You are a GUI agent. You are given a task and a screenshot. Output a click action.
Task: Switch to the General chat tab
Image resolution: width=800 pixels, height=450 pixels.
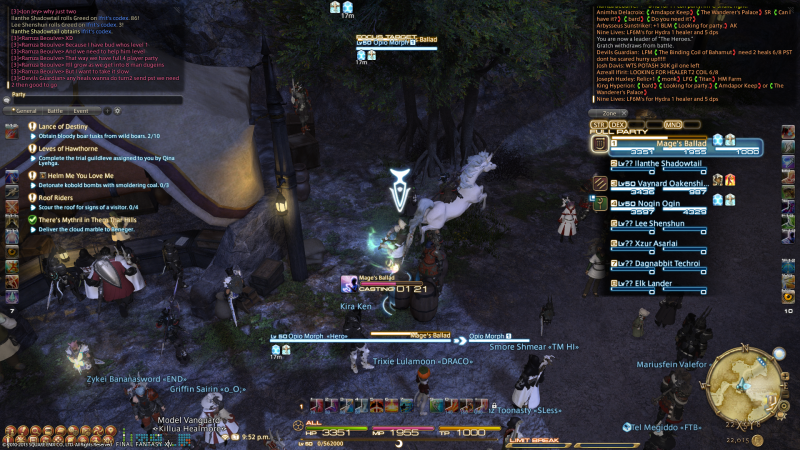pyautogui.click(x=26, y=110)
